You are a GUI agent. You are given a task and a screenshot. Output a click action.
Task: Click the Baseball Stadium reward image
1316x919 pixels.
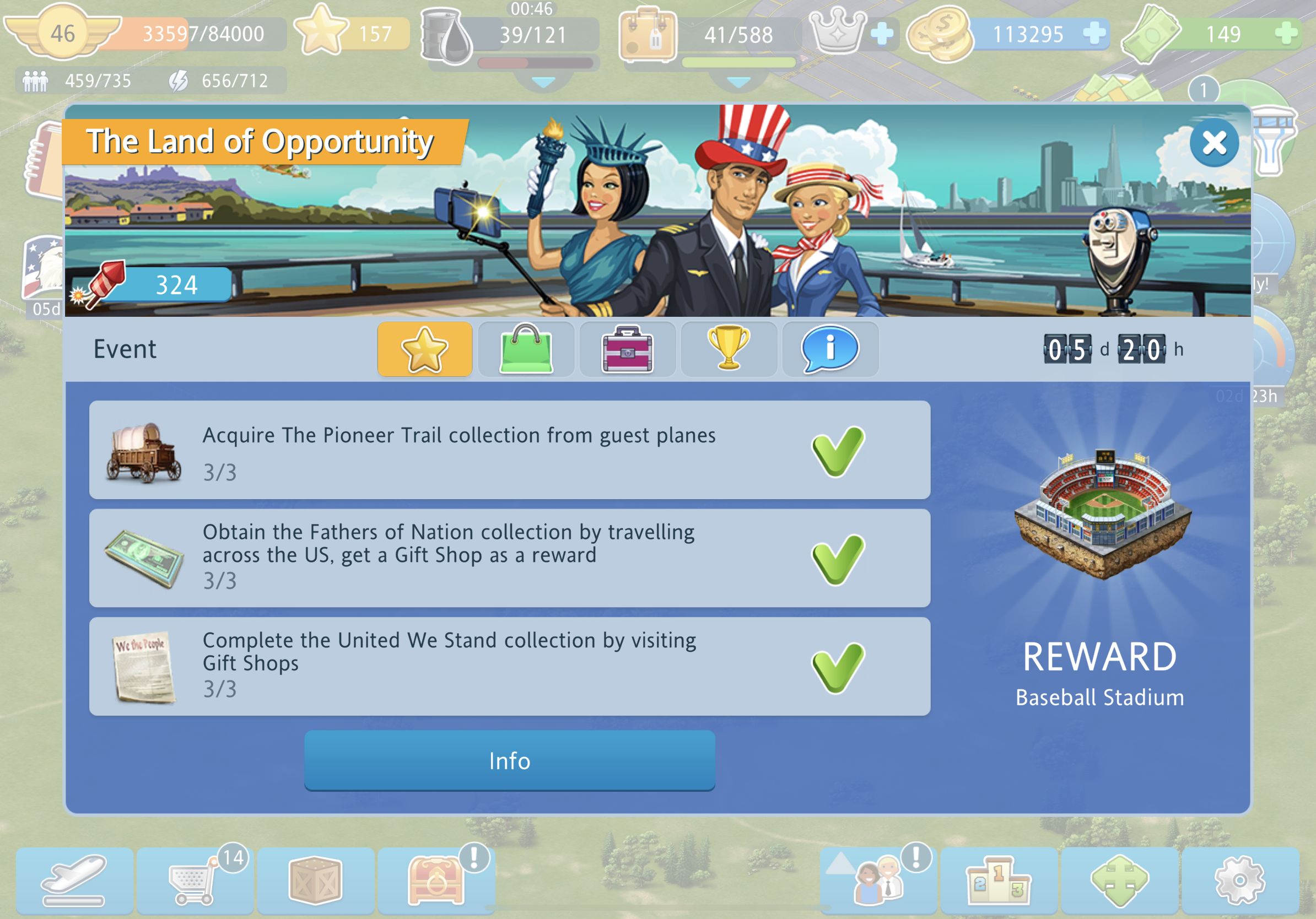click(1102, 513)
